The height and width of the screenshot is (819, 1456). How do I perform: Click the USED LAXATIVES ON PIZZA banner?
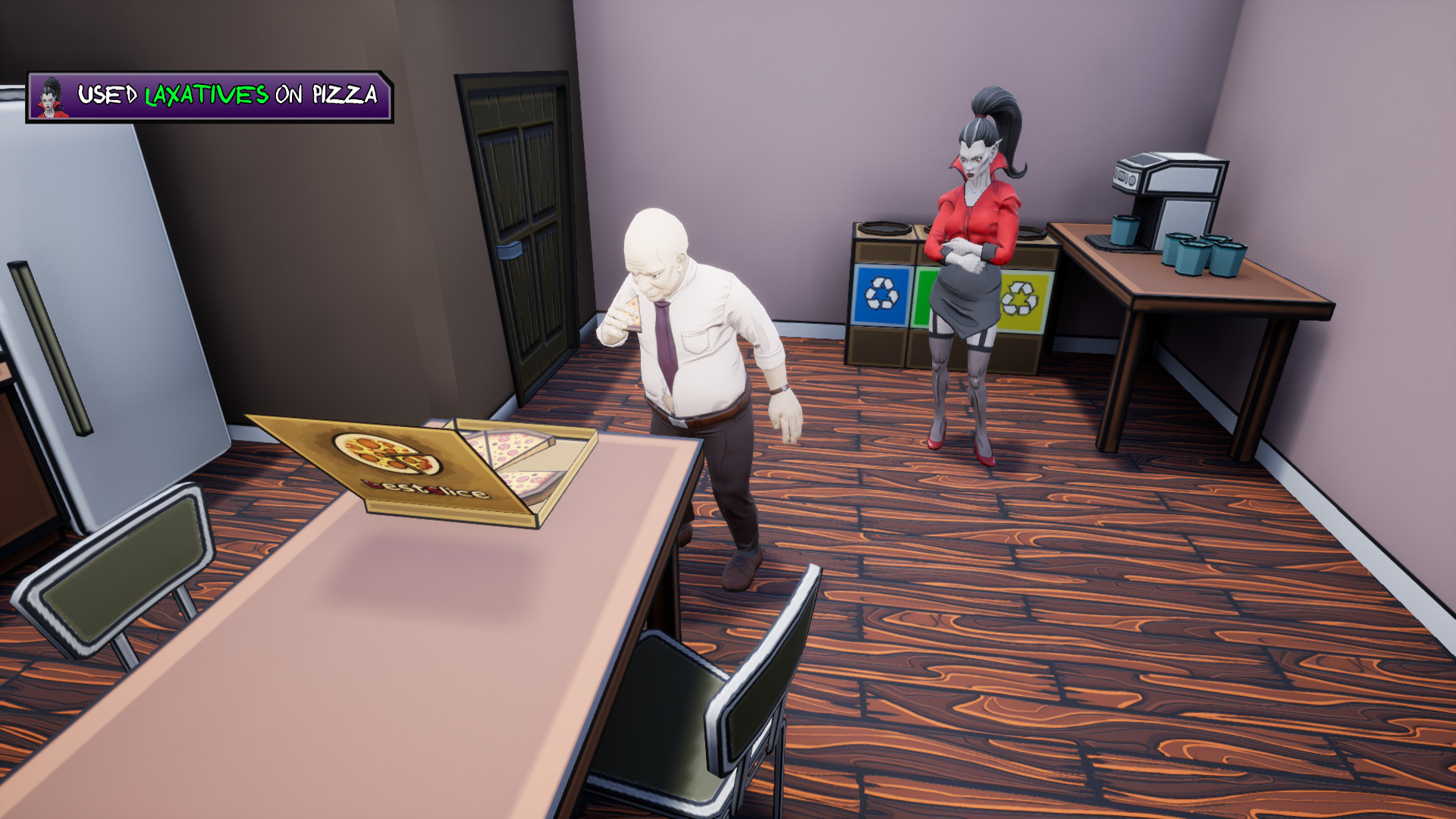tap(212, 96)
